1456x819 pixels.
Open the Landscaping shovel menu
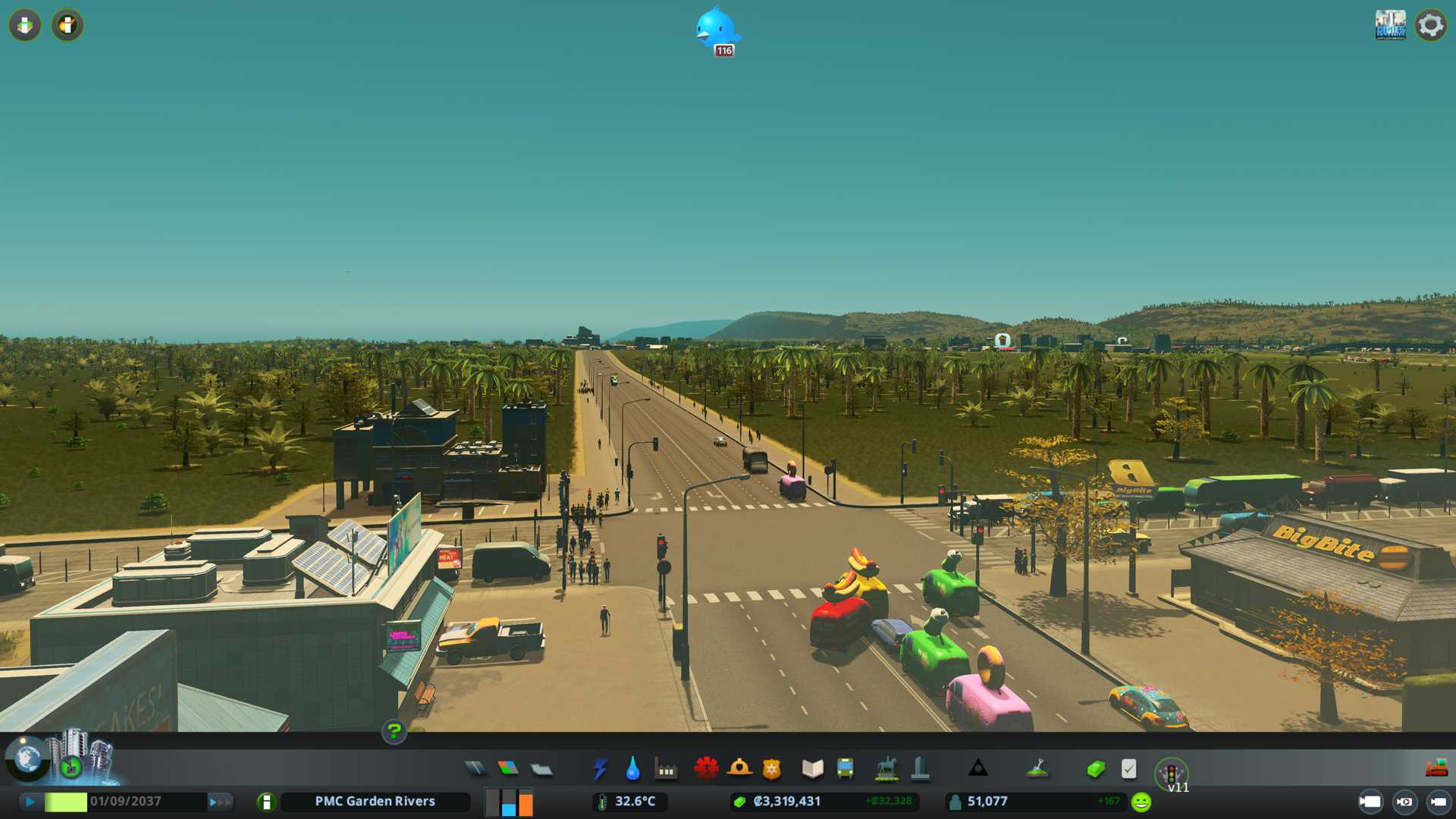point(1037,769)
